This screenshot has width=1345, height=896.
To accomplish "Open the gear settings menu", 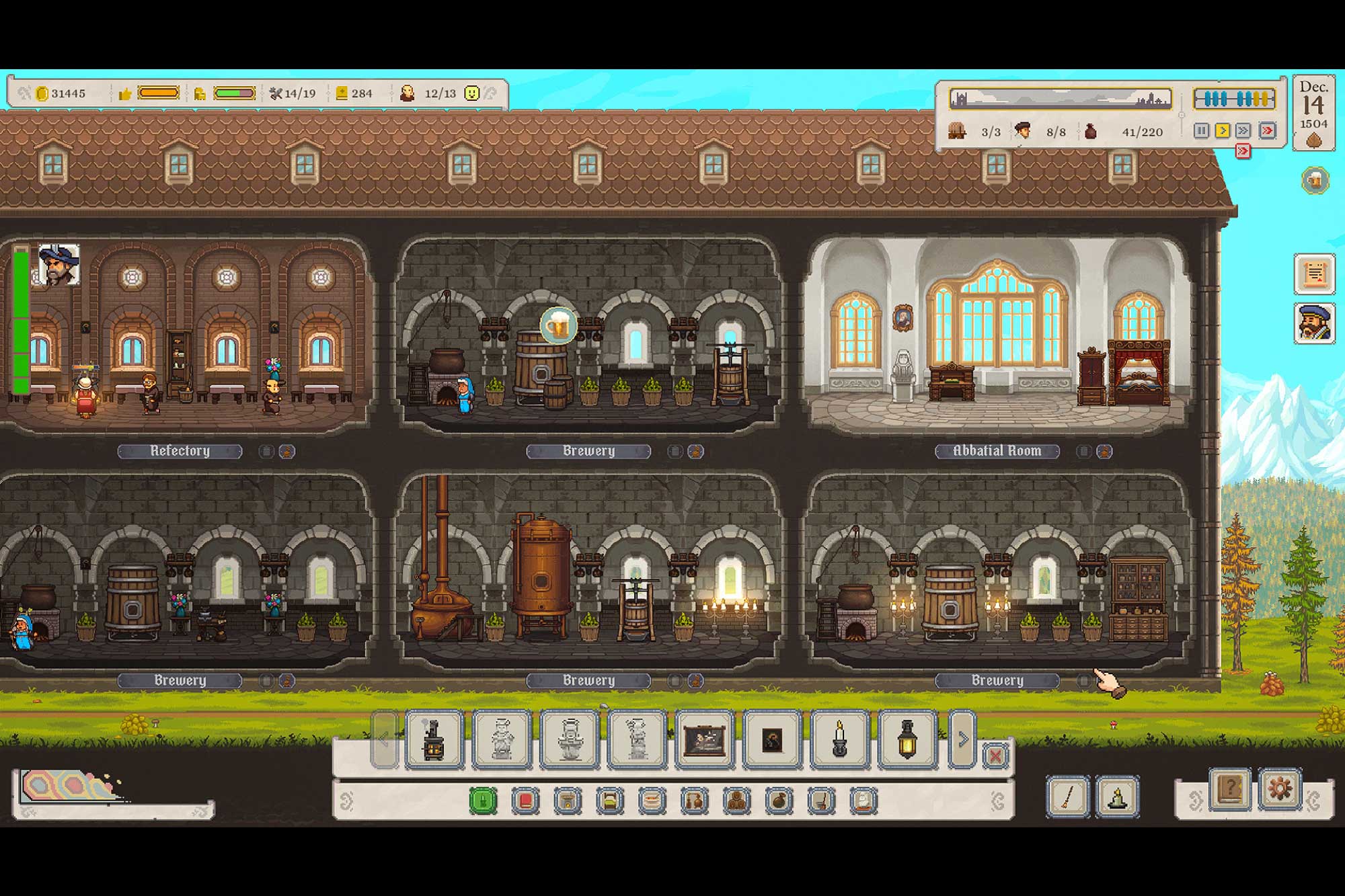I will pos(1279,788).
